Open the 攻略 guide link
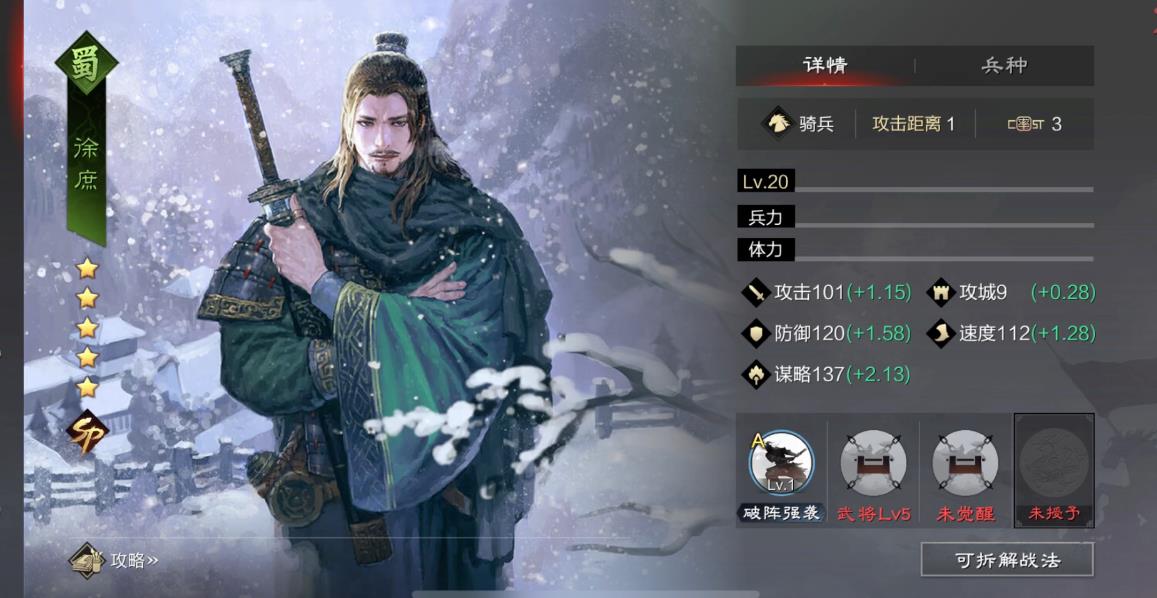Viewport: 1157px width, 598px height. coord(115,560)
